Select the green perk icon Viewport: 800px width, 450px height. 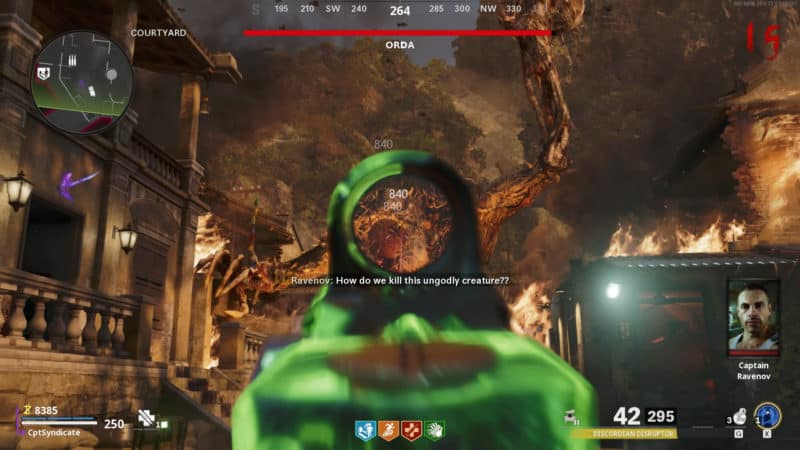(434, 430)
